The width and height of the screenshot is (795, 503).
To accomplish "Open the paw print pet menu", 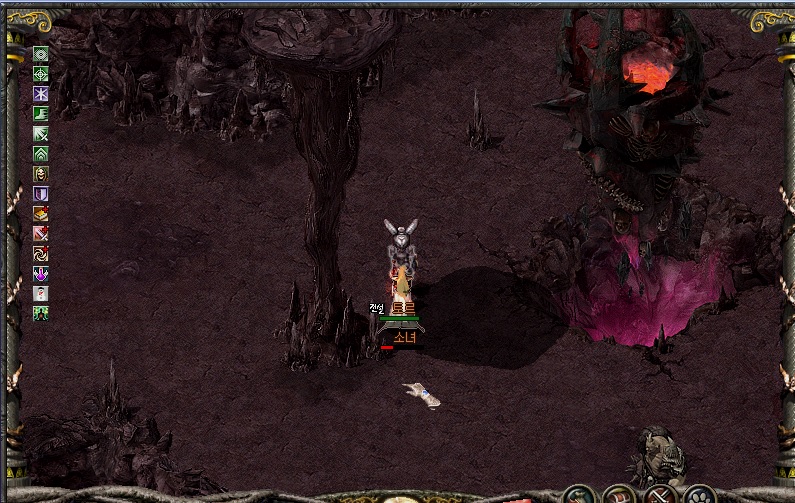I will pyautogui.click(x=699, y=496).
